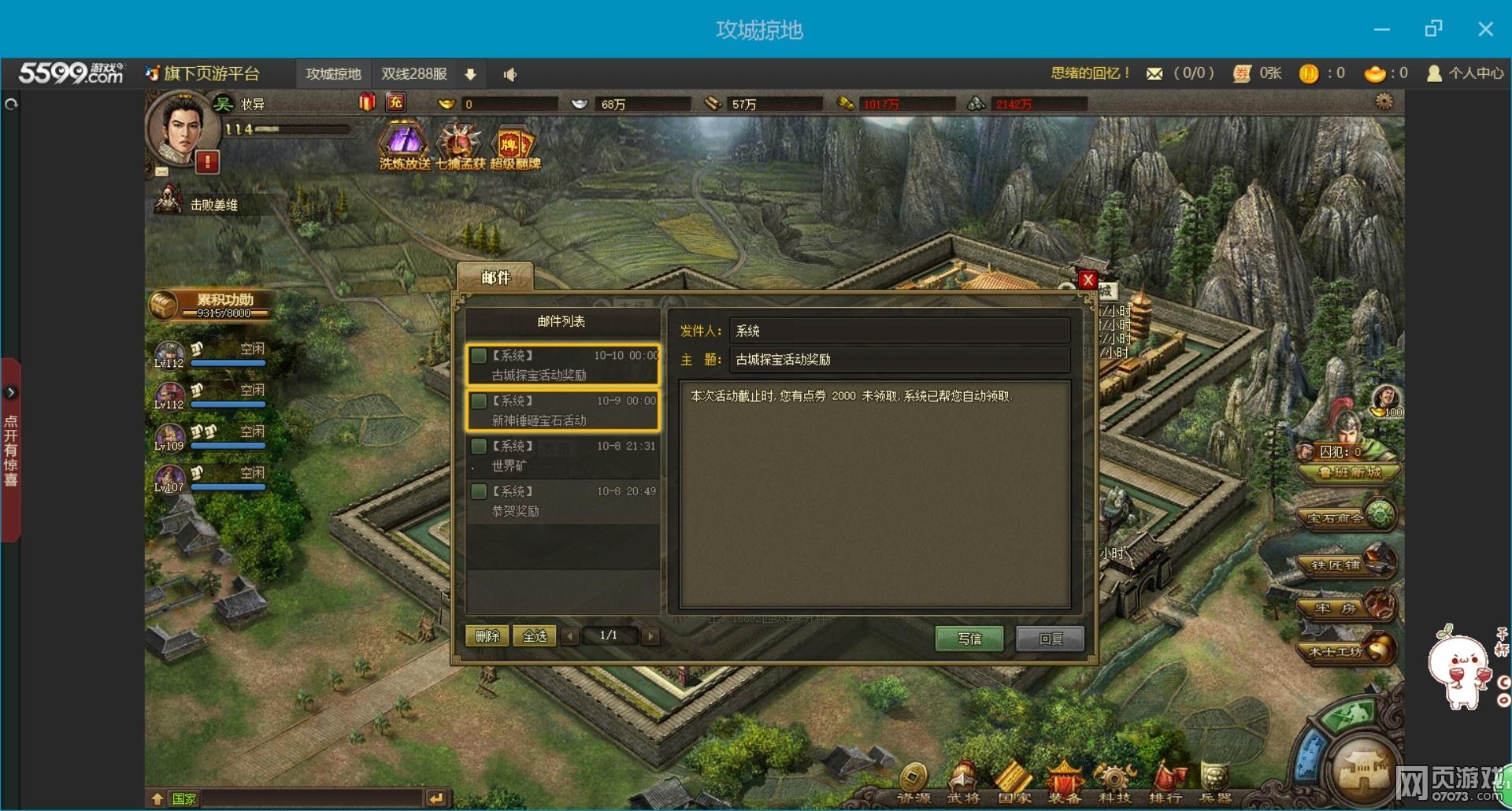Image resolution: width=1512 pixels, height=811 pixels.
Task: Open the 洗炼放送 event icon
Action: (x=404, y=146)
